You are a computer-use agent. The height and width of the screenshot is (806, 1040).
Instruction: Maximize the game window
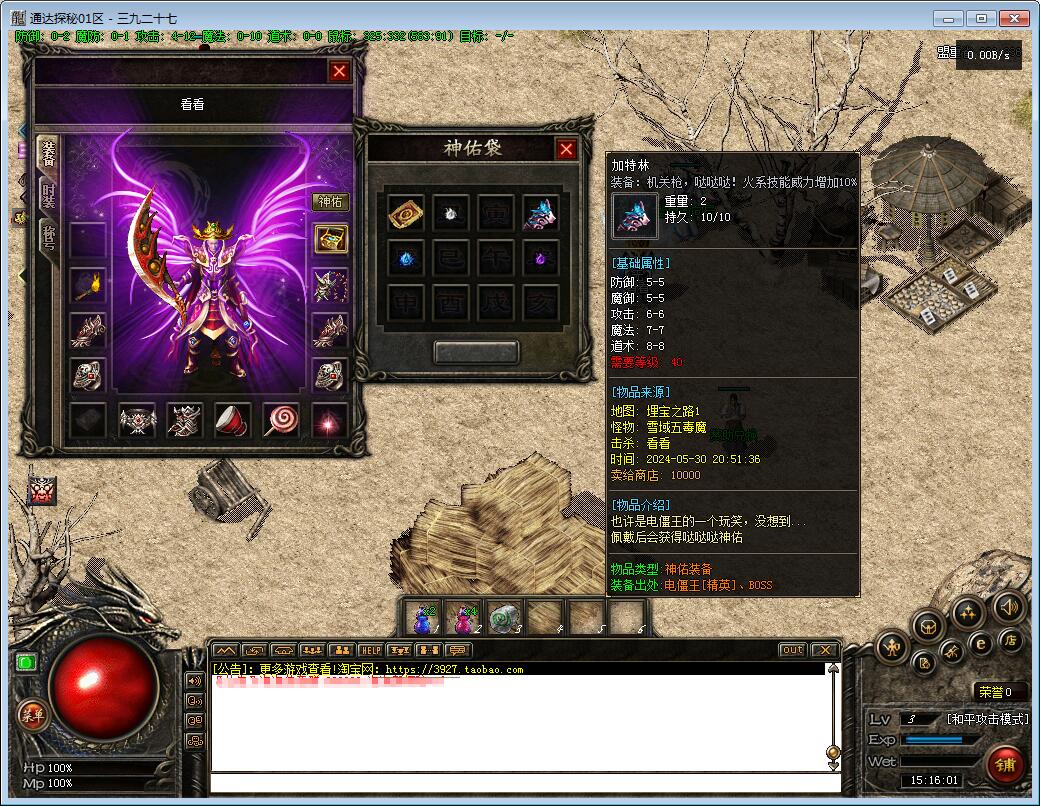(981, 18)
